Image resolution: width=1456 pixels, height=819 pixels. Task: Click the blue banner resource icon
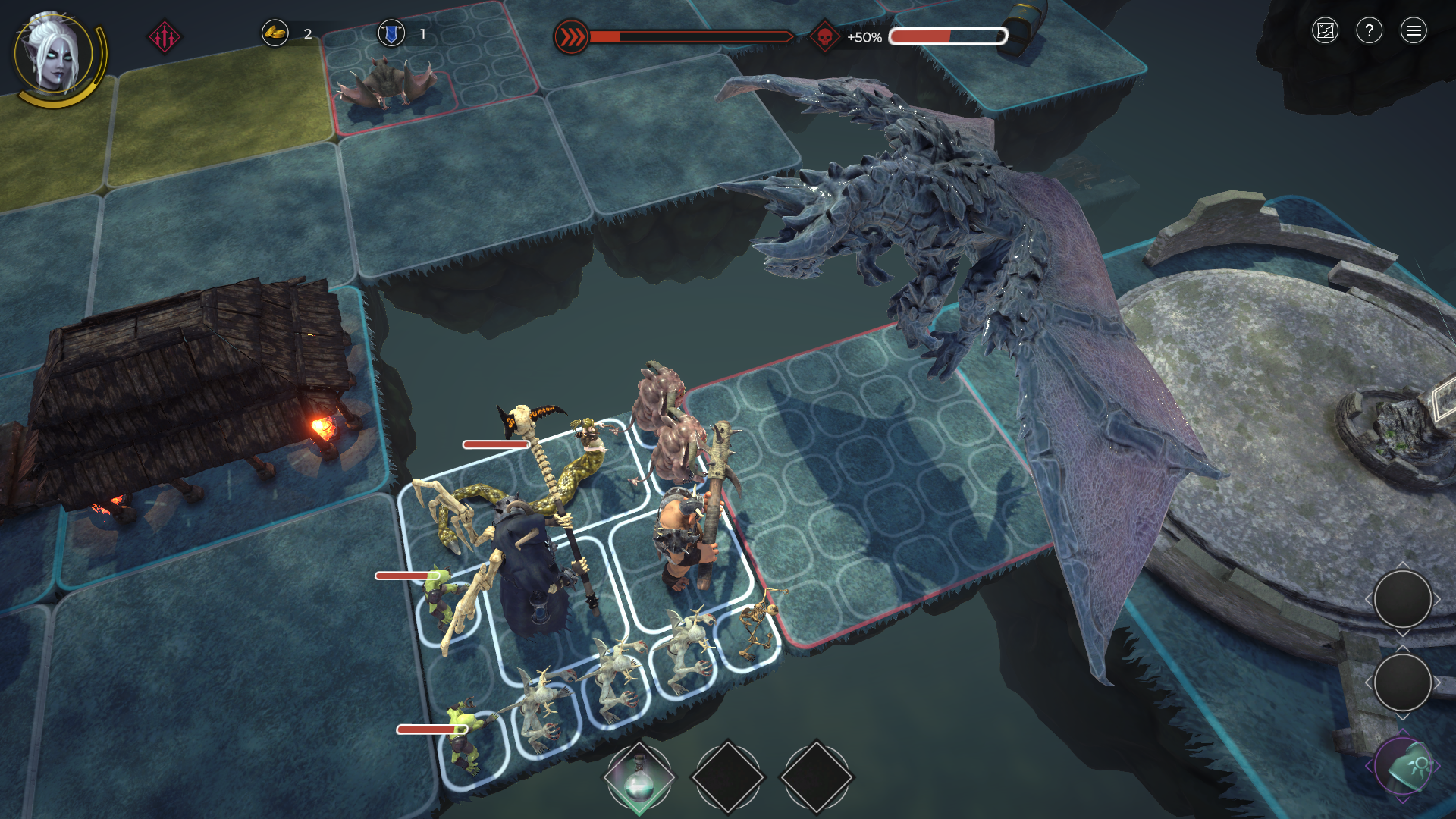[x=391, y=33]
